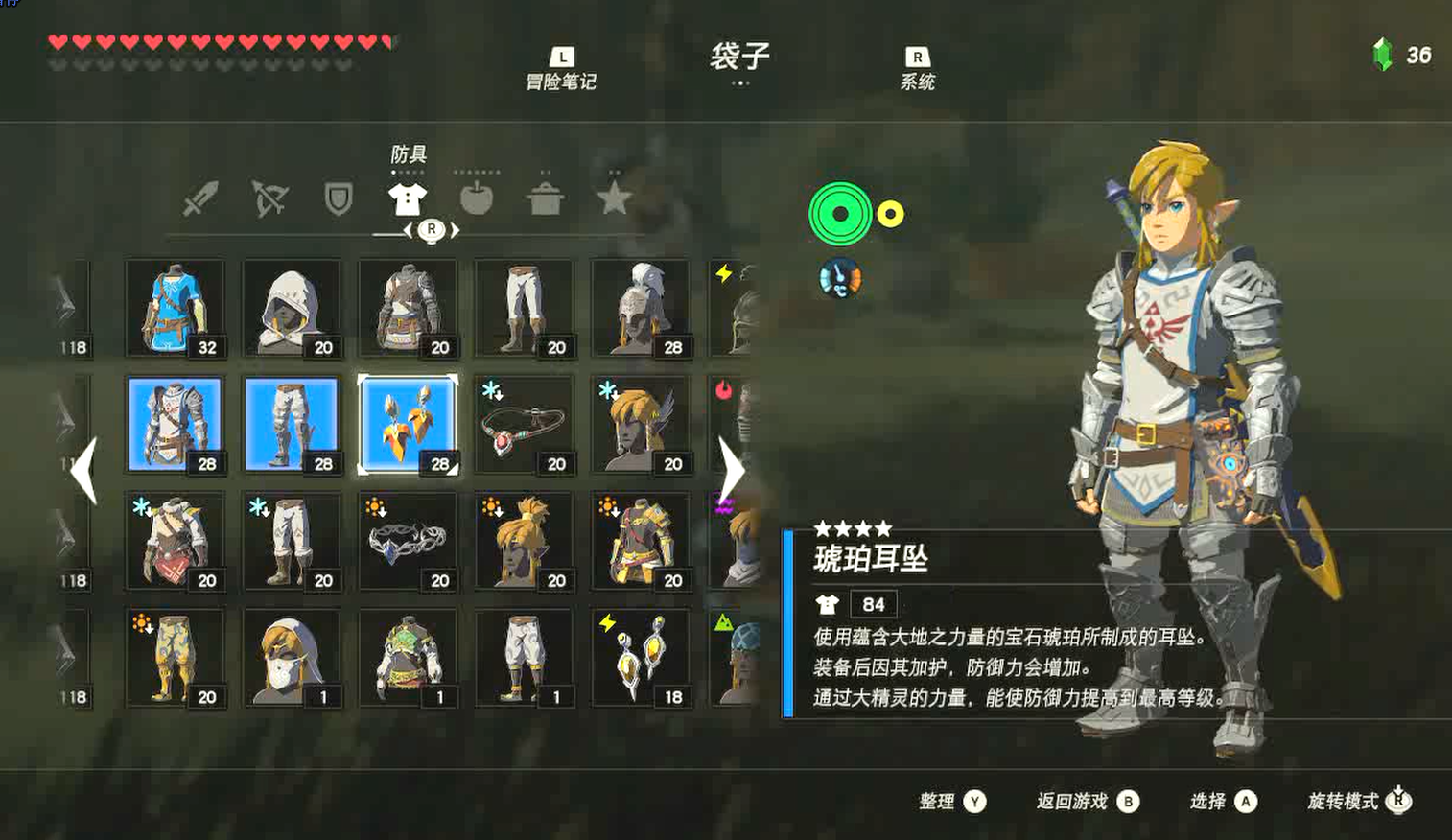Open the shields category icon
The height and width of the screenshot is (840, 1452).
(x=339, y=198)
